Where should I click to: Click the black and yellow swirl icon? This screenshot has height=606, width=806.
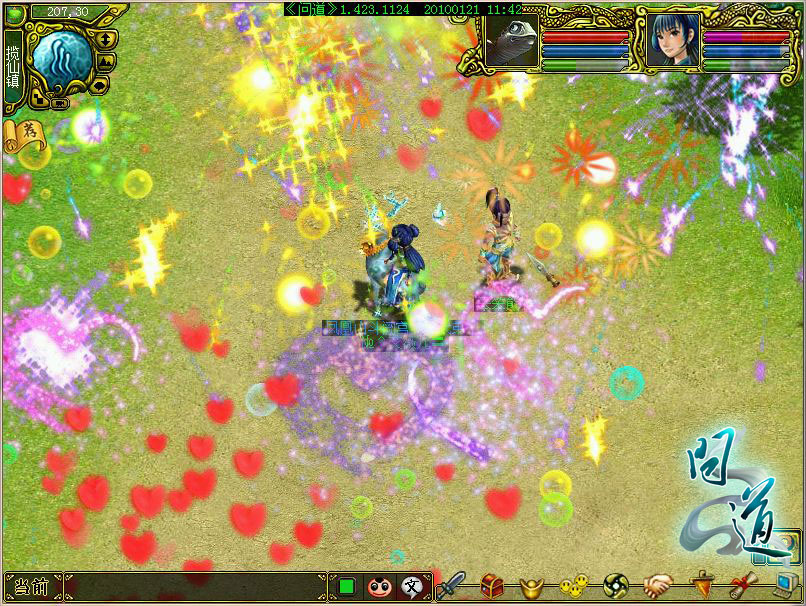[617, 585]
